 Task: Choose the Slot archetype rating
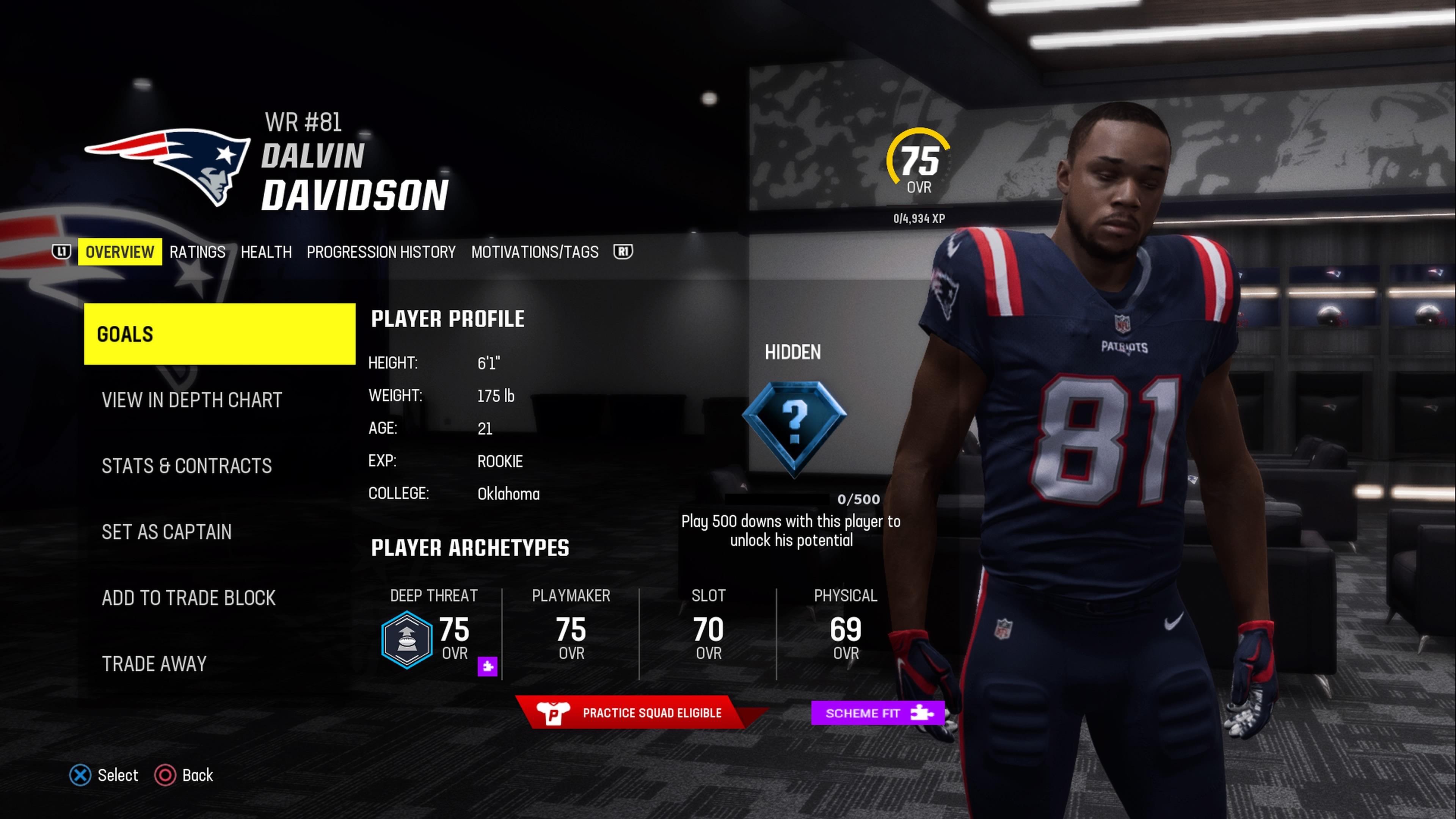(x=708, y=634)
